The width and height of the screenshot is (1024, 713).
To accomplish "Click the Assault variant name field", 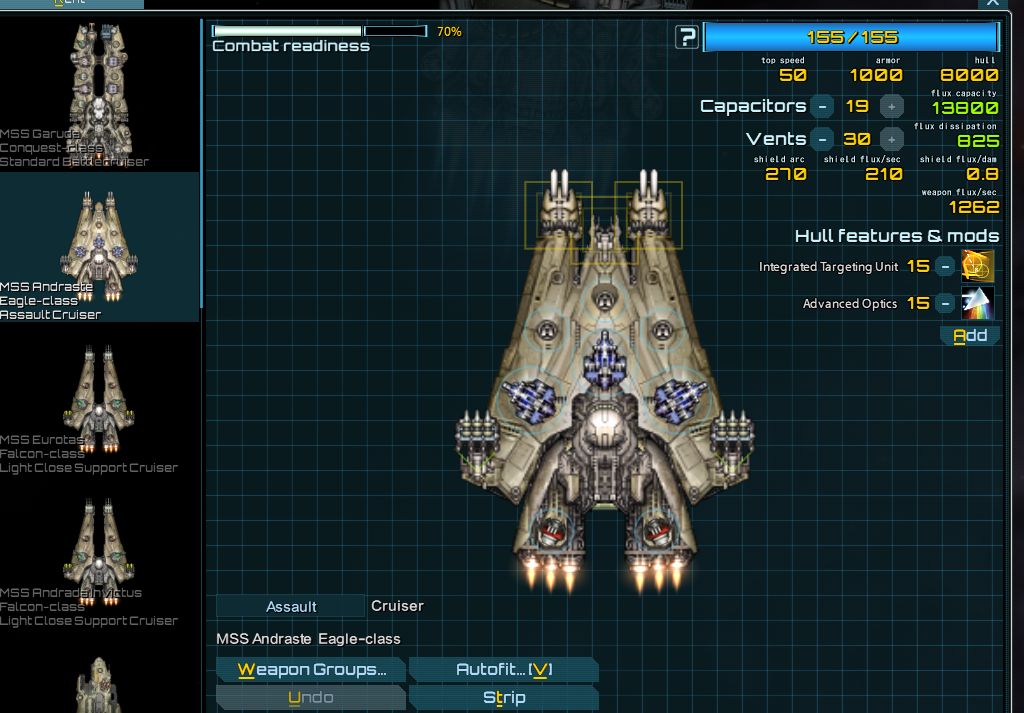I will (291, 606).
